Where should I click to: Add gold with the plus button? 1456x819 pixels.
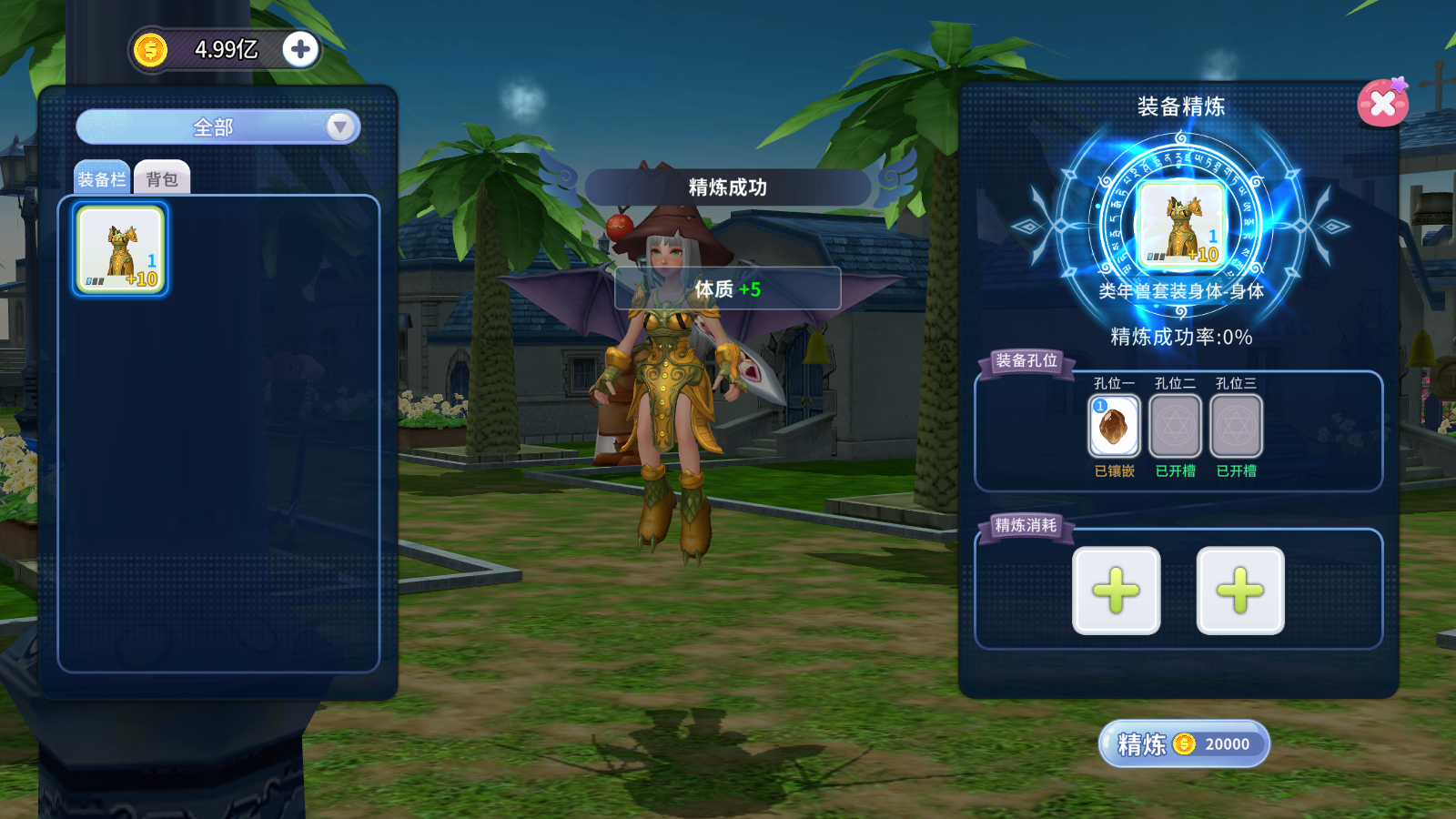300,49
